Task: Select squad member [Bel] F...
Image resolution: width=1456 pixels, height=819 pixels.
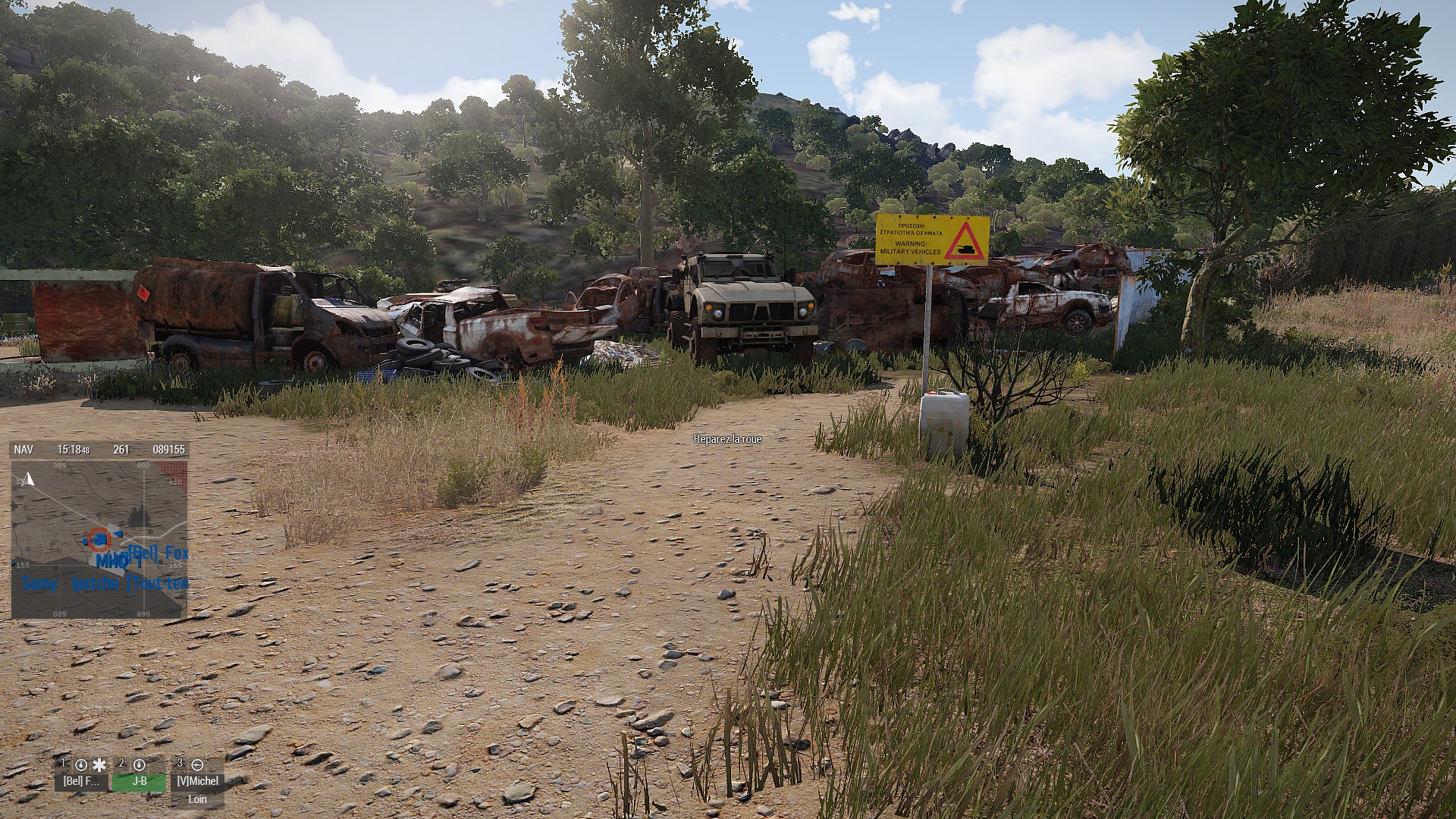Action: (81, 780)
